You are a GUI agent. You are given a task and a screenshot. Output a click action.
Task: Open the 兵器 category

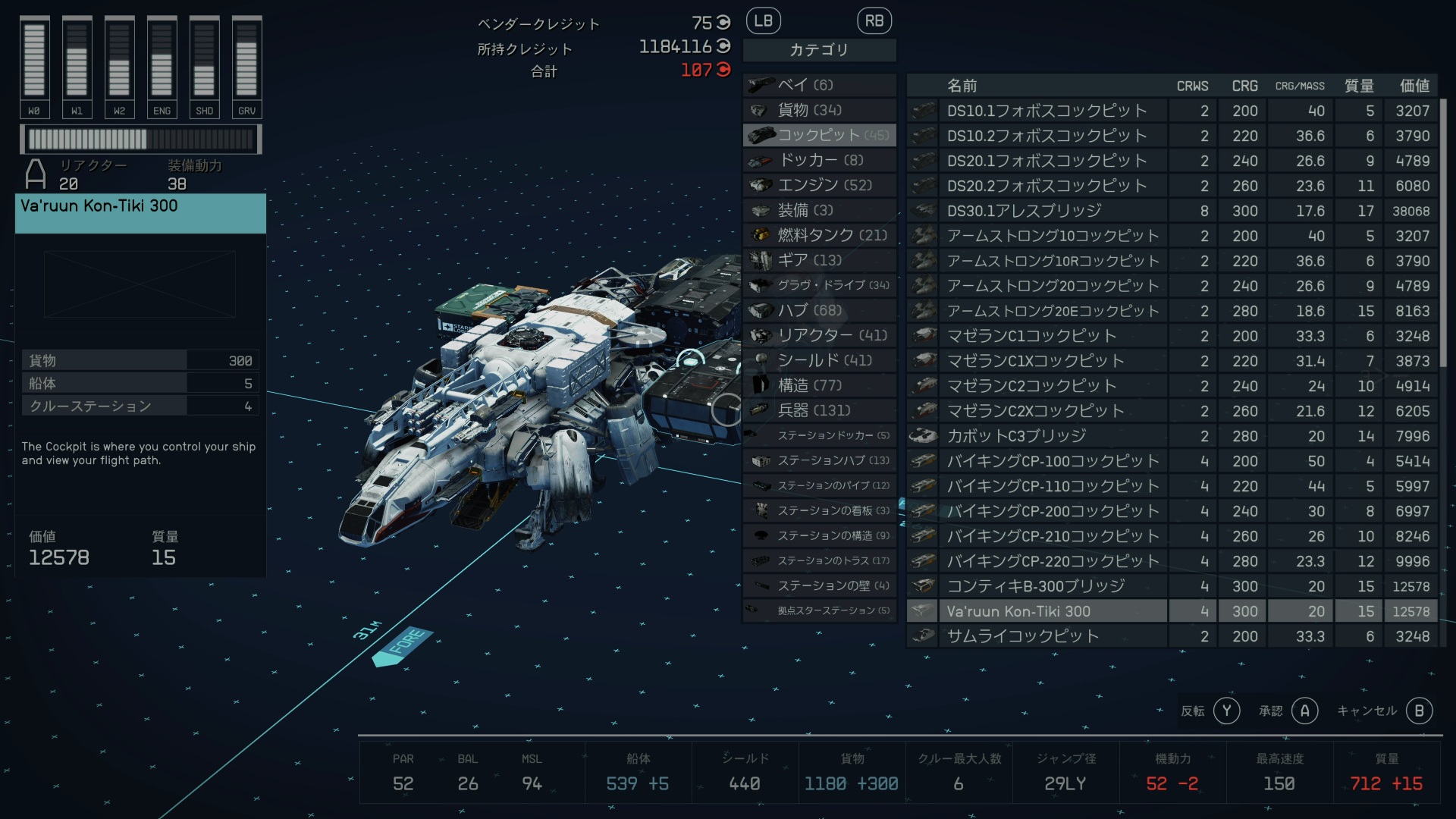819,410
